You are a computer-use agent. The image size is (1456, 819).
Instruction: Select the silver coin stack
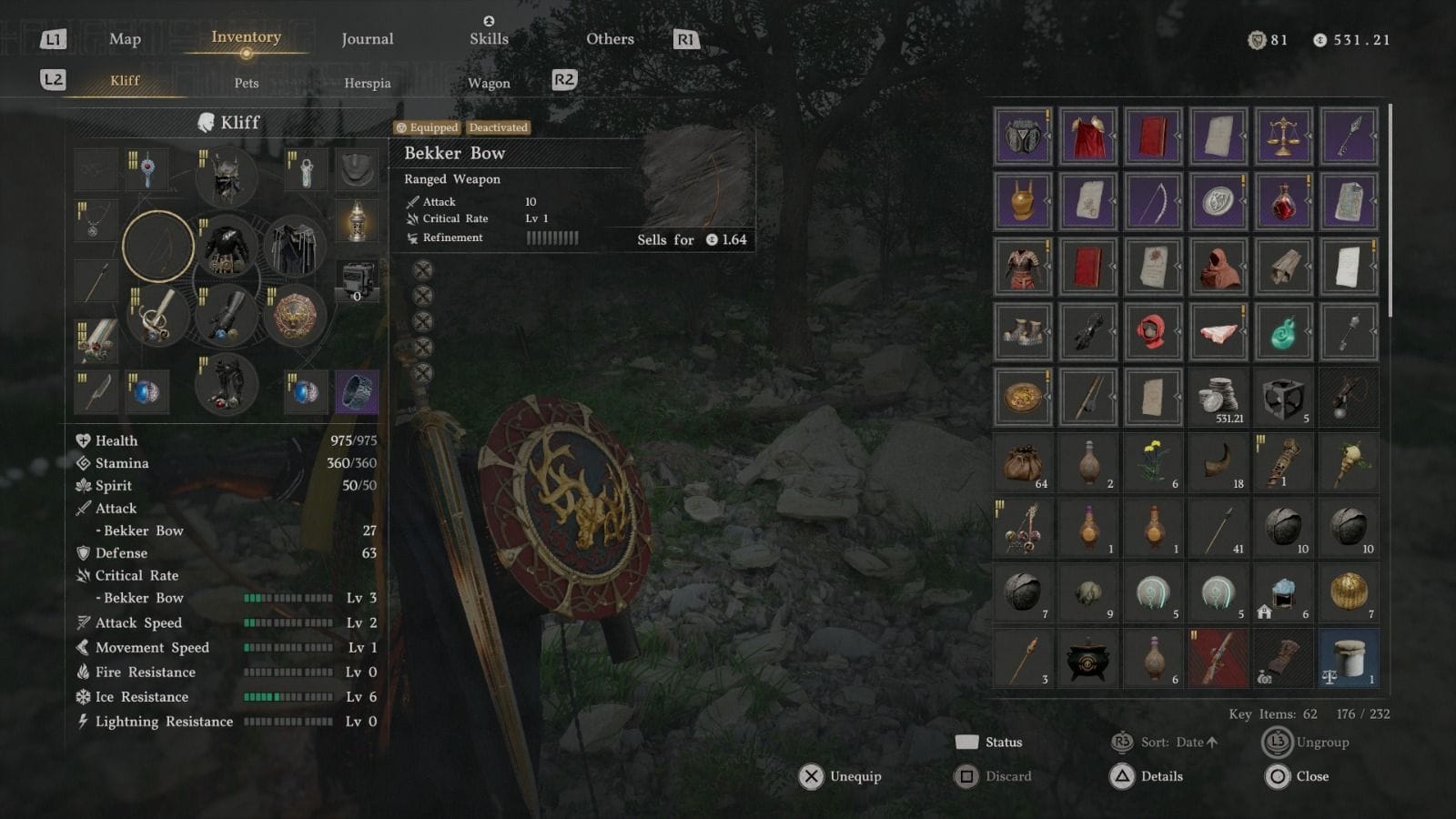[1218, 397]
